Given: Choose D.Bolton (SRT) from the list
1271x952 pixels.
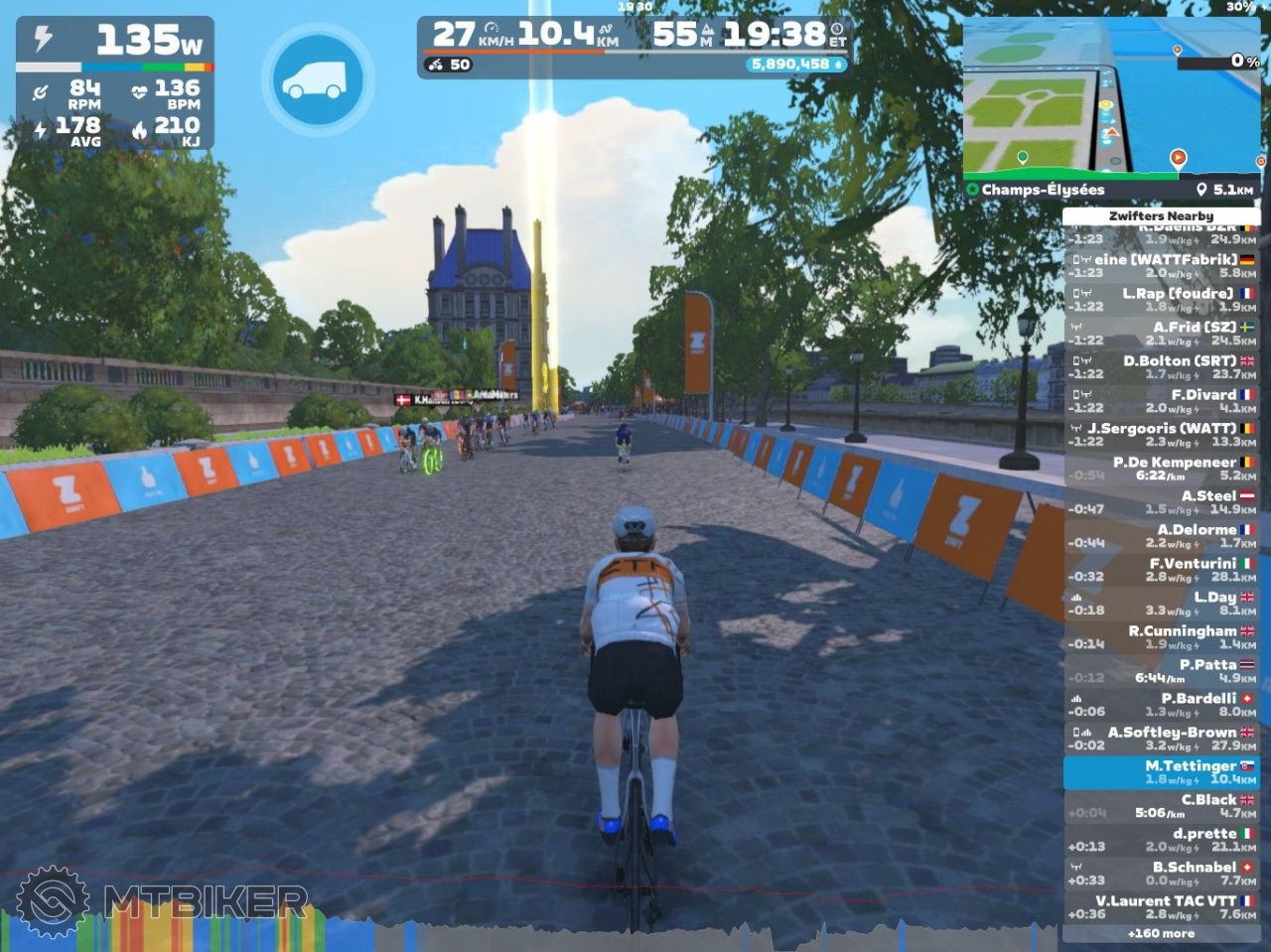Looking at the screenshot, I should (1161, 367).
